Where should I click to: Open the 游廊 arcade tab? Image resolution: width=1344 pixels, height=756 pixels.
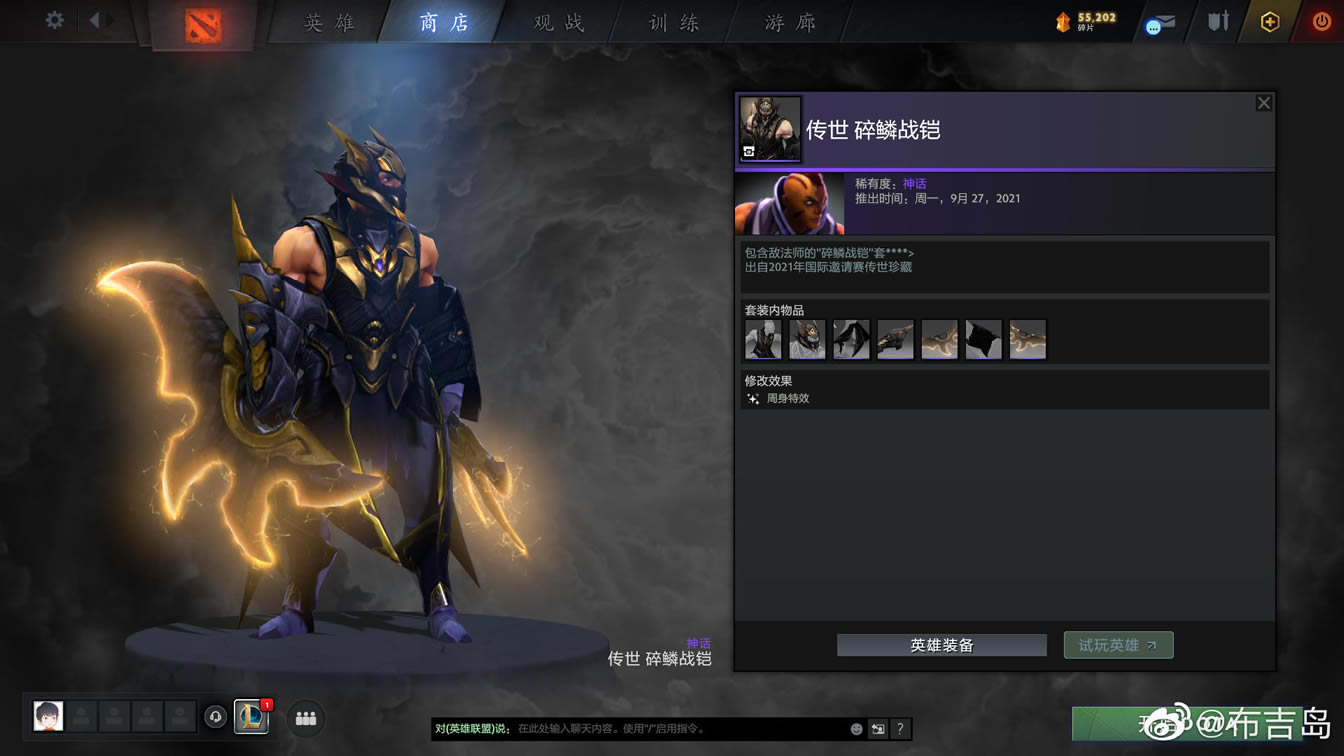[786, 22]
